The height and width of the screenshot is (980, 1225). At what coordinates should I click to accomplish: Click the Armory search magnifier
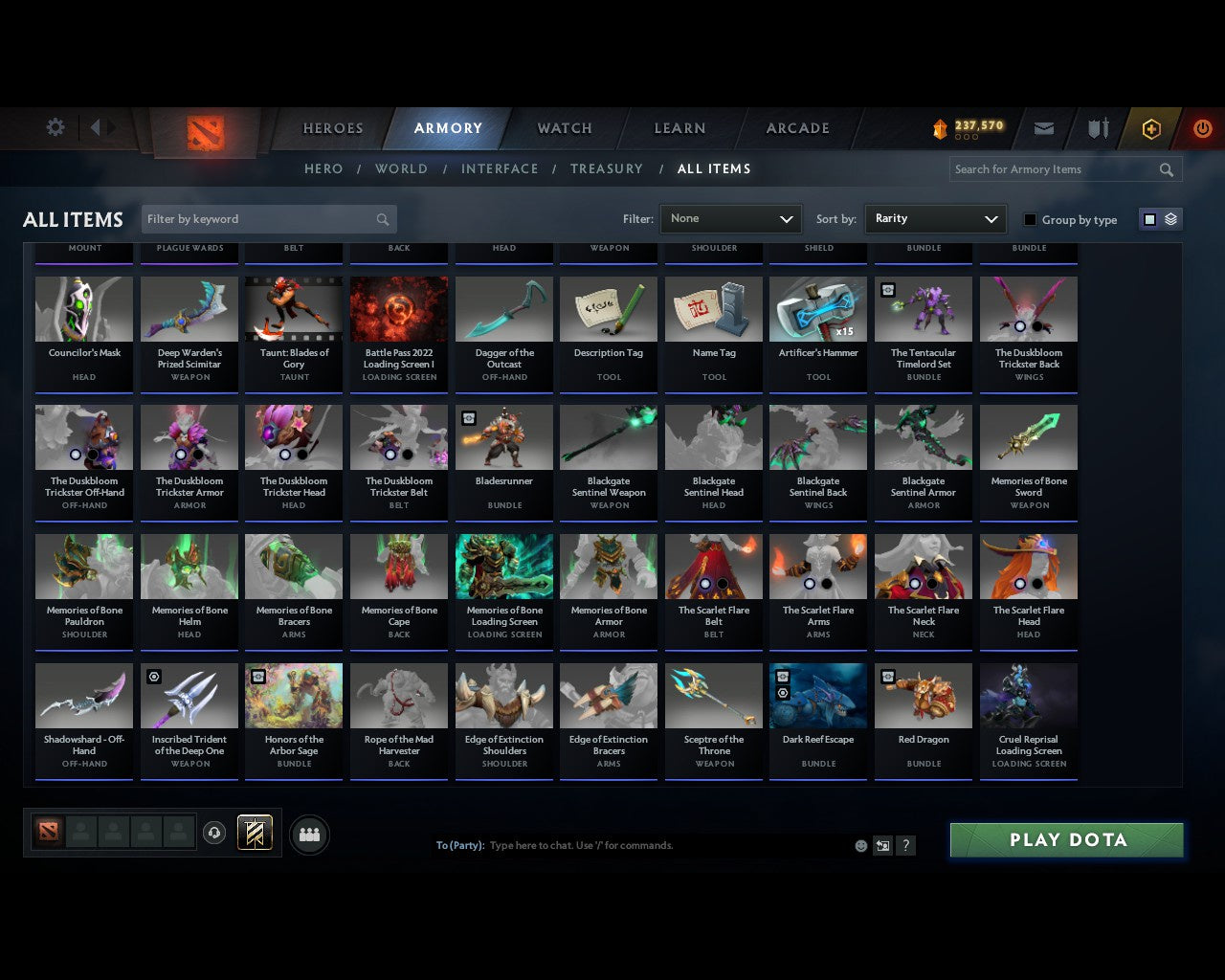pos(1166,169)
